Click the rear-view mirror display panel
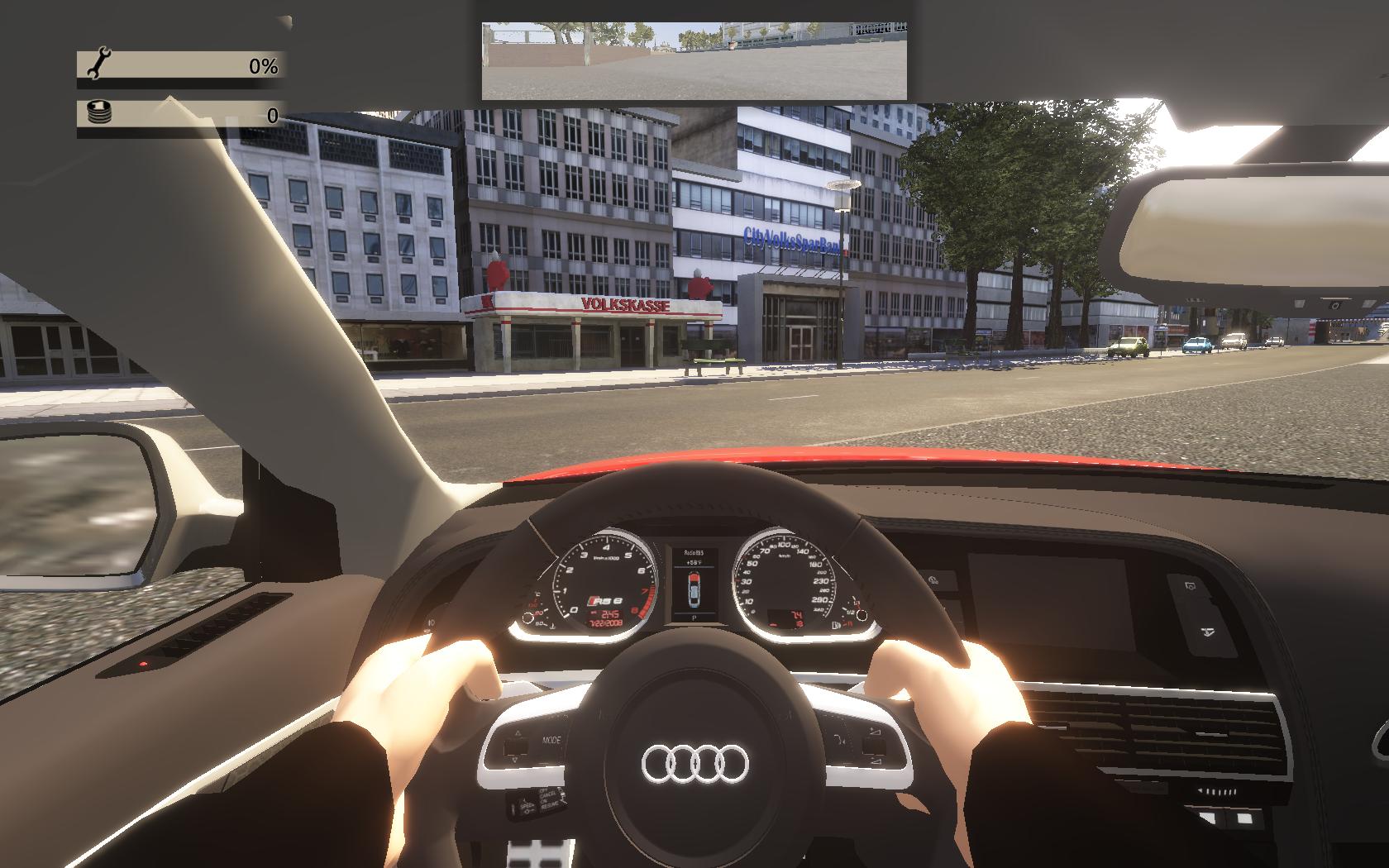The image size is (1389, 868). point(694,60)
